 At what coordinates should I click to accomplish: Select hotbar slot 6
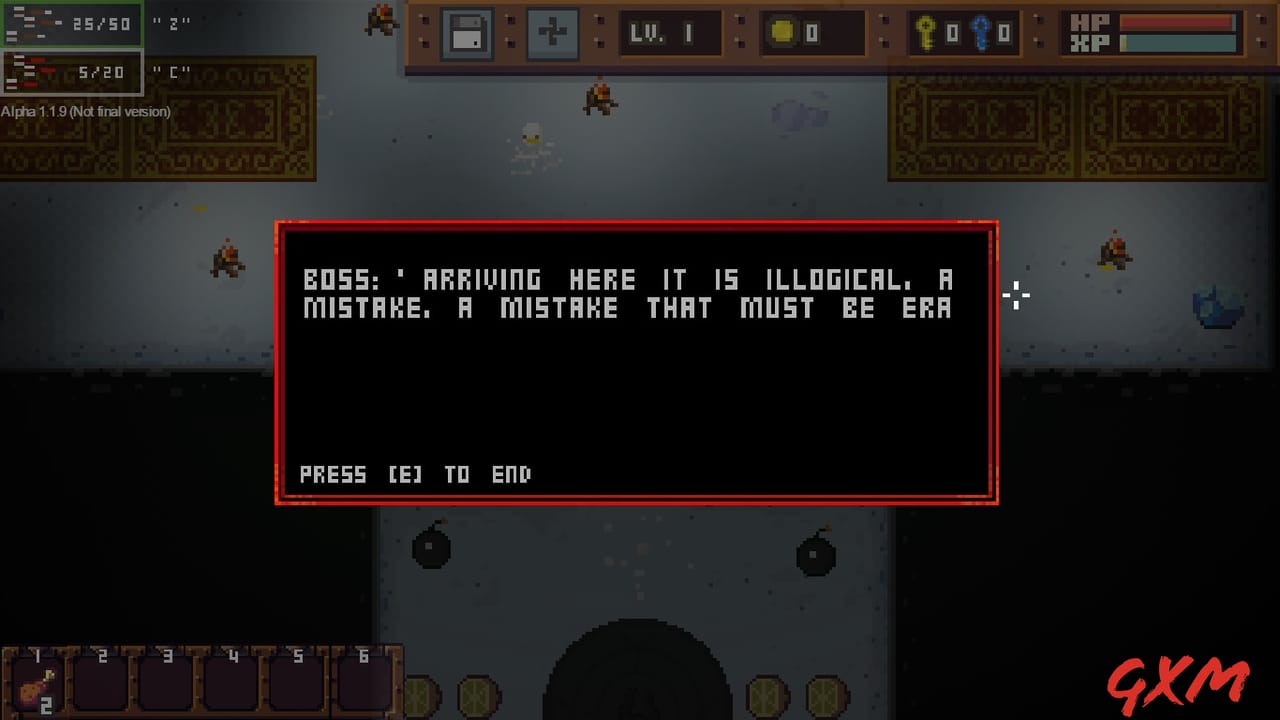[x=364, y=685]
